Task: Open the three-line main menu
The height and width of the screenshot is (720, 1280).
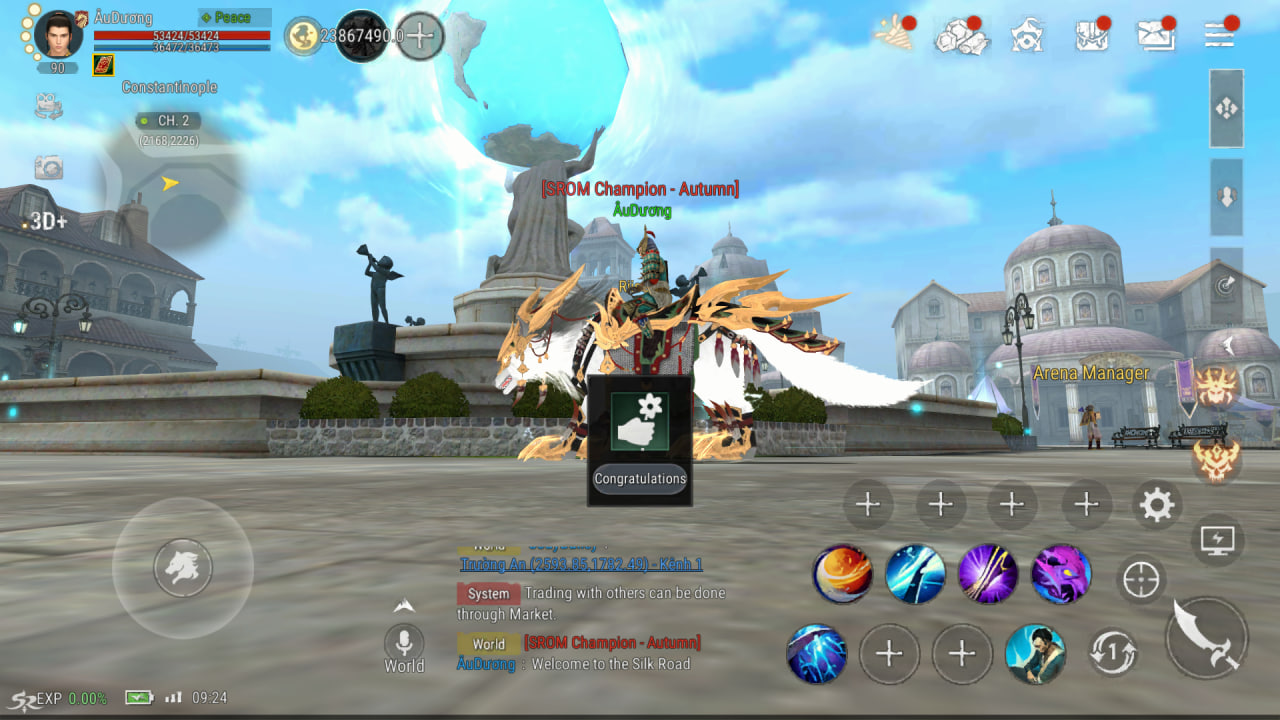Action: (x=1220, y=33)
